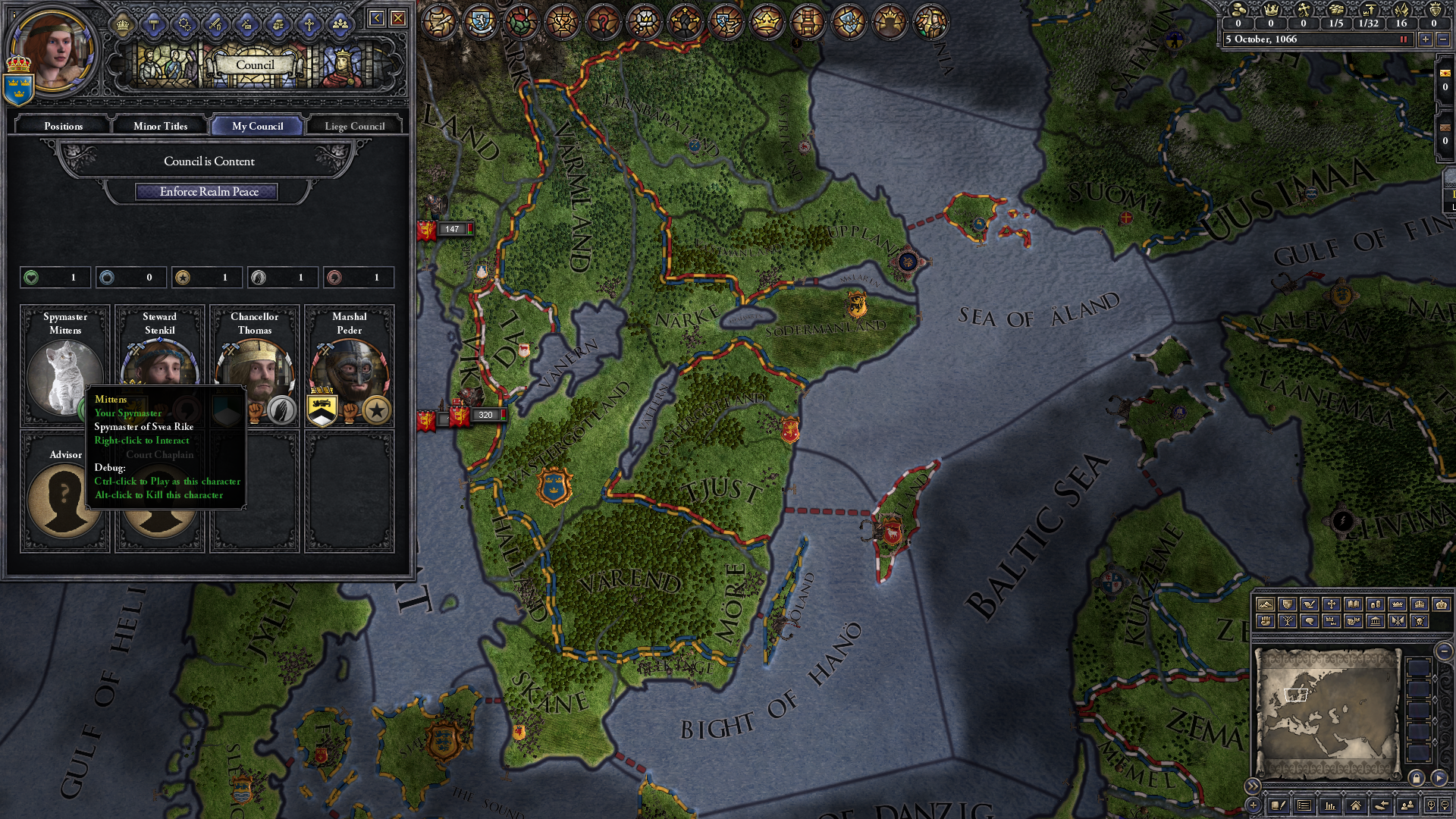
Task: Click the world minimap
Action: click(1327, 713)
